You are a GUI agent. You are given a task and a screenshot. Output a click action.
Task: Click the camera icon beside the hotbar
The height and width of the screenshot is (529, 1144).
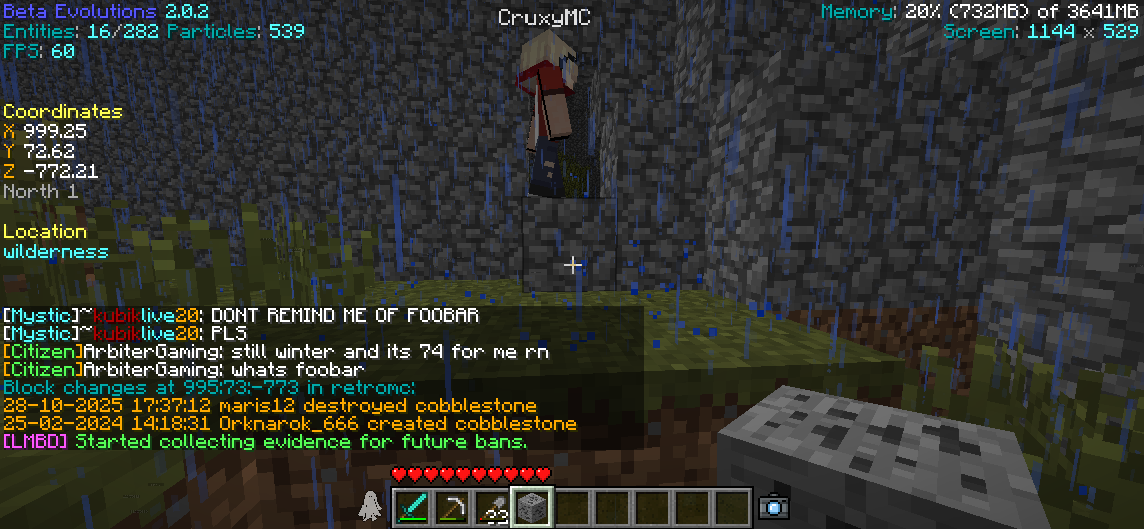pos(773,507)
